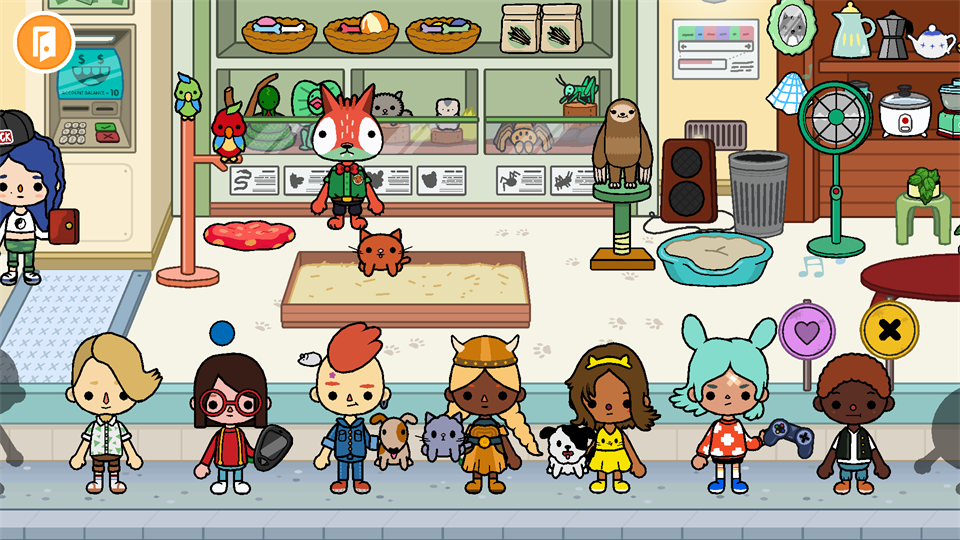Select the black-and-white dog in the tray

click(x=566, y=450)
